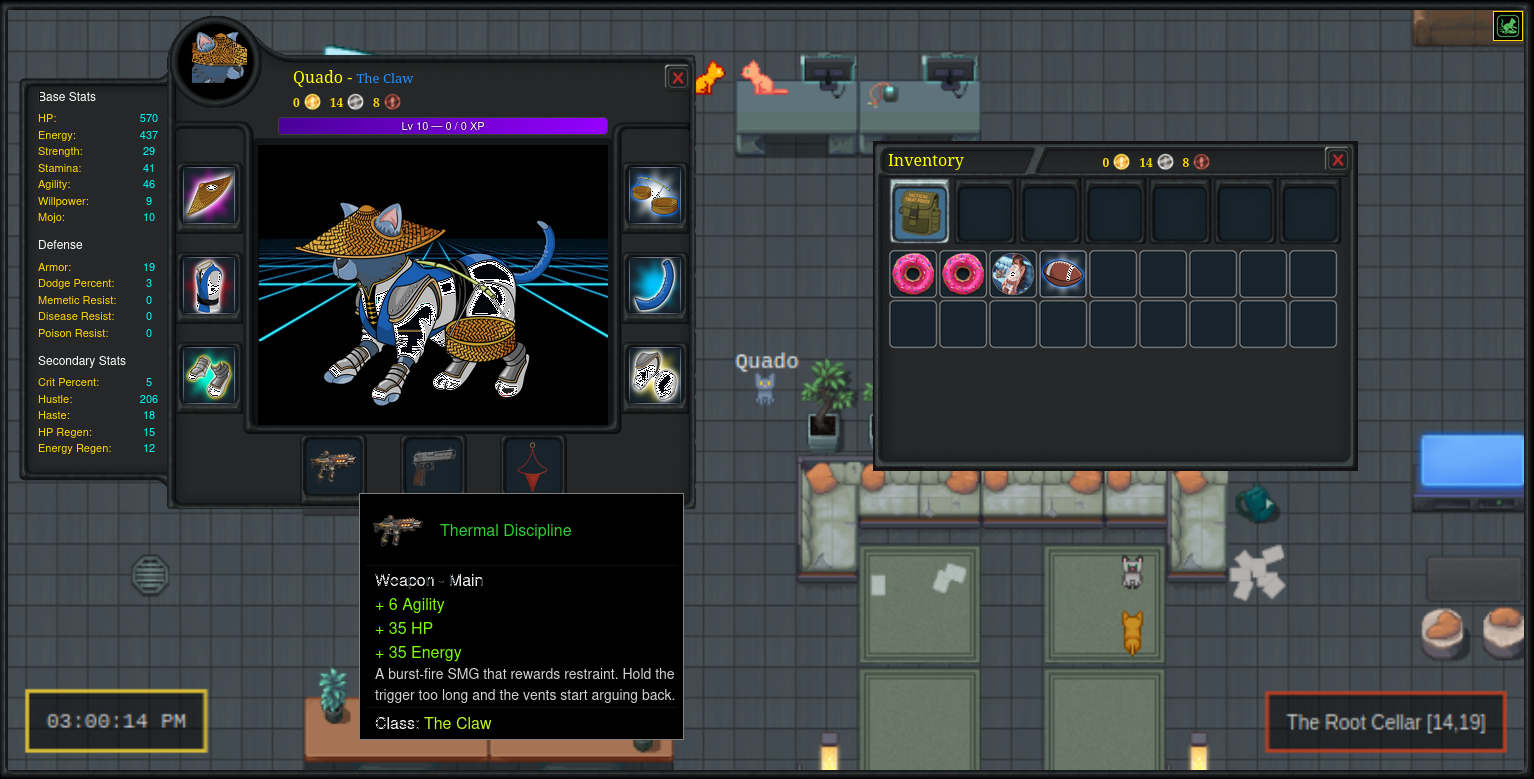Select the pistol secondary weapon slot

433,466
